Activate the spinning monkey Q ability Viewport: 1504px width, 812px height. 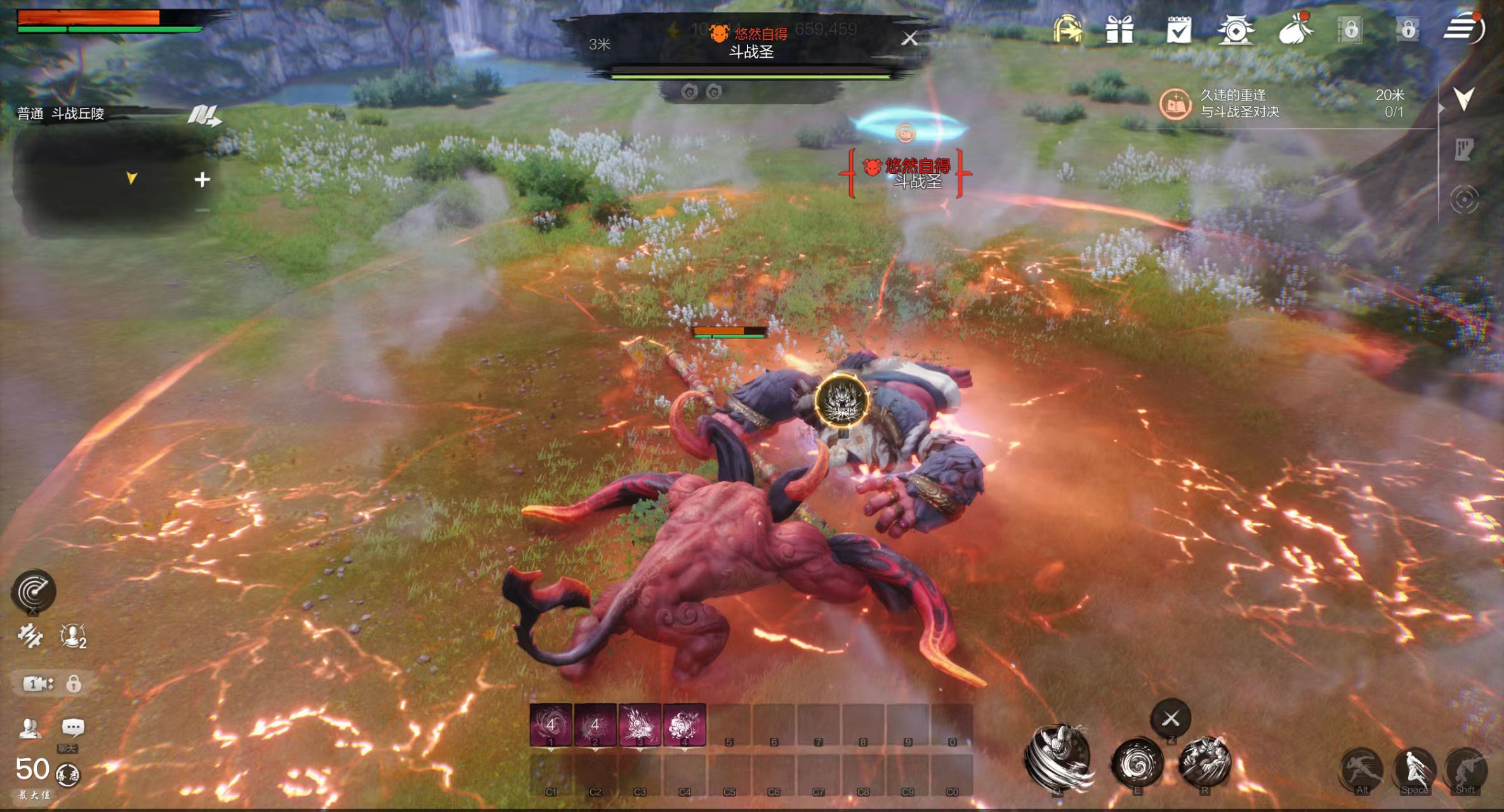pos(1059,757)
